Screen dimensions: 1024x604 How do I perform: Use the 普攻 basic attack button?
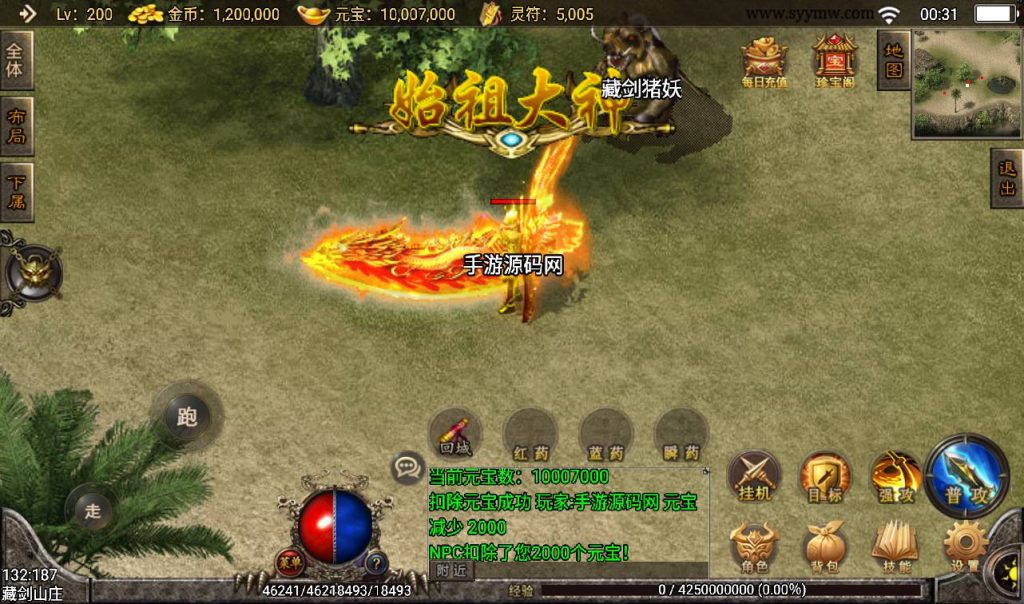tap(967, 475)
